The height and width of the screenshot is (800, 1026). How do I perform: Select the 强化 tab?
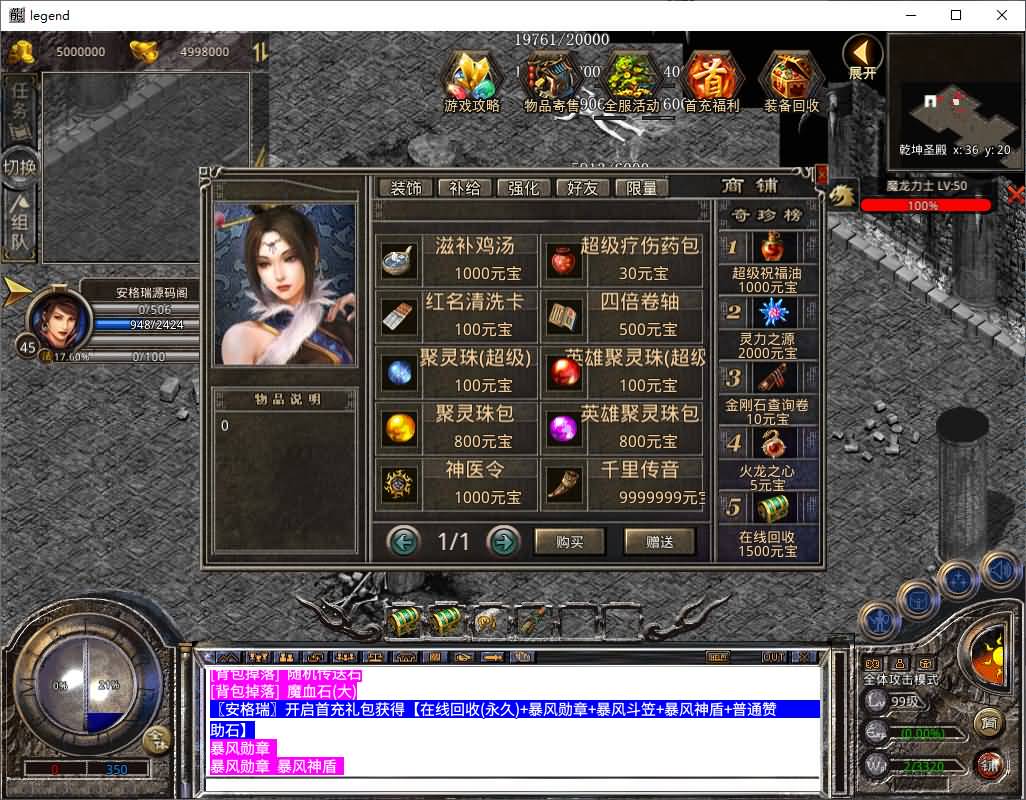pyautogui.click(x=524, y=188)
